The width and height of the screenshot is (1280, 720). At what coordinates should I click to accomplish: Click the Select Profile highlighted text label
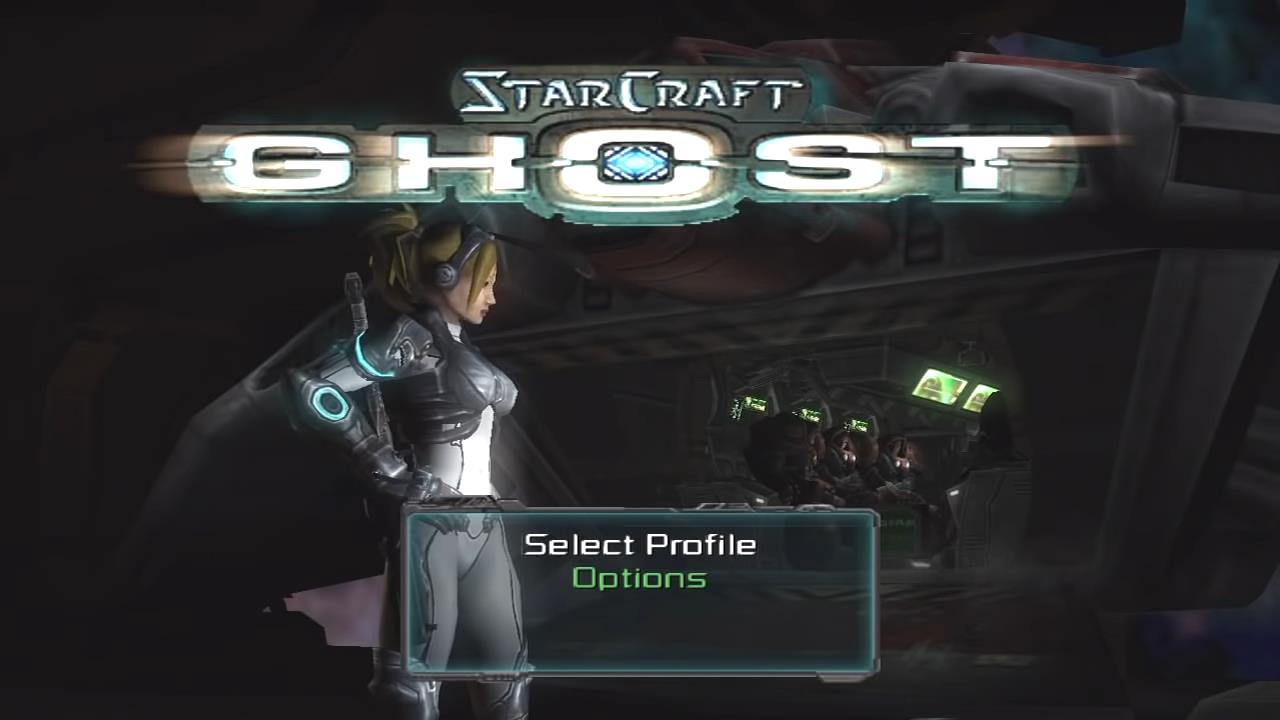click(641, 544)
